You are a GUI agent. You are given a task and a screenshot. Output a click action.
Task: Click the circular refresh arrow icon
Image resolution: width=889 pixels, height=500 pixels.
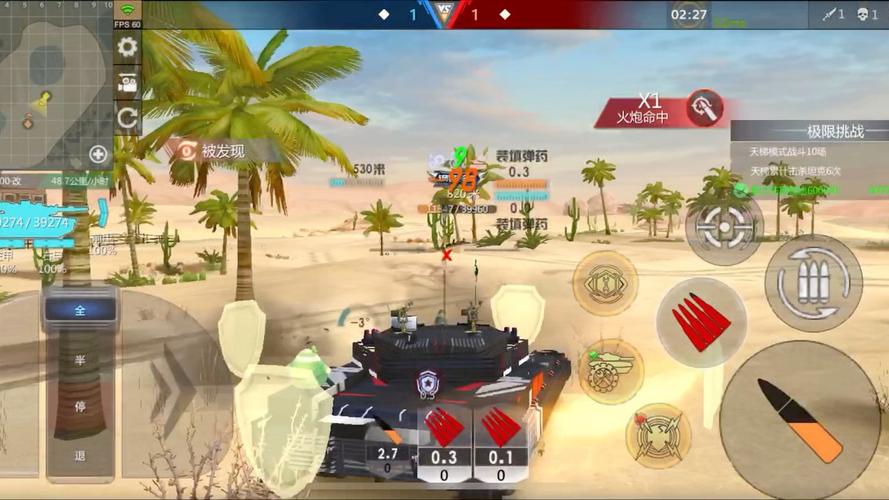tap(127, 119)
